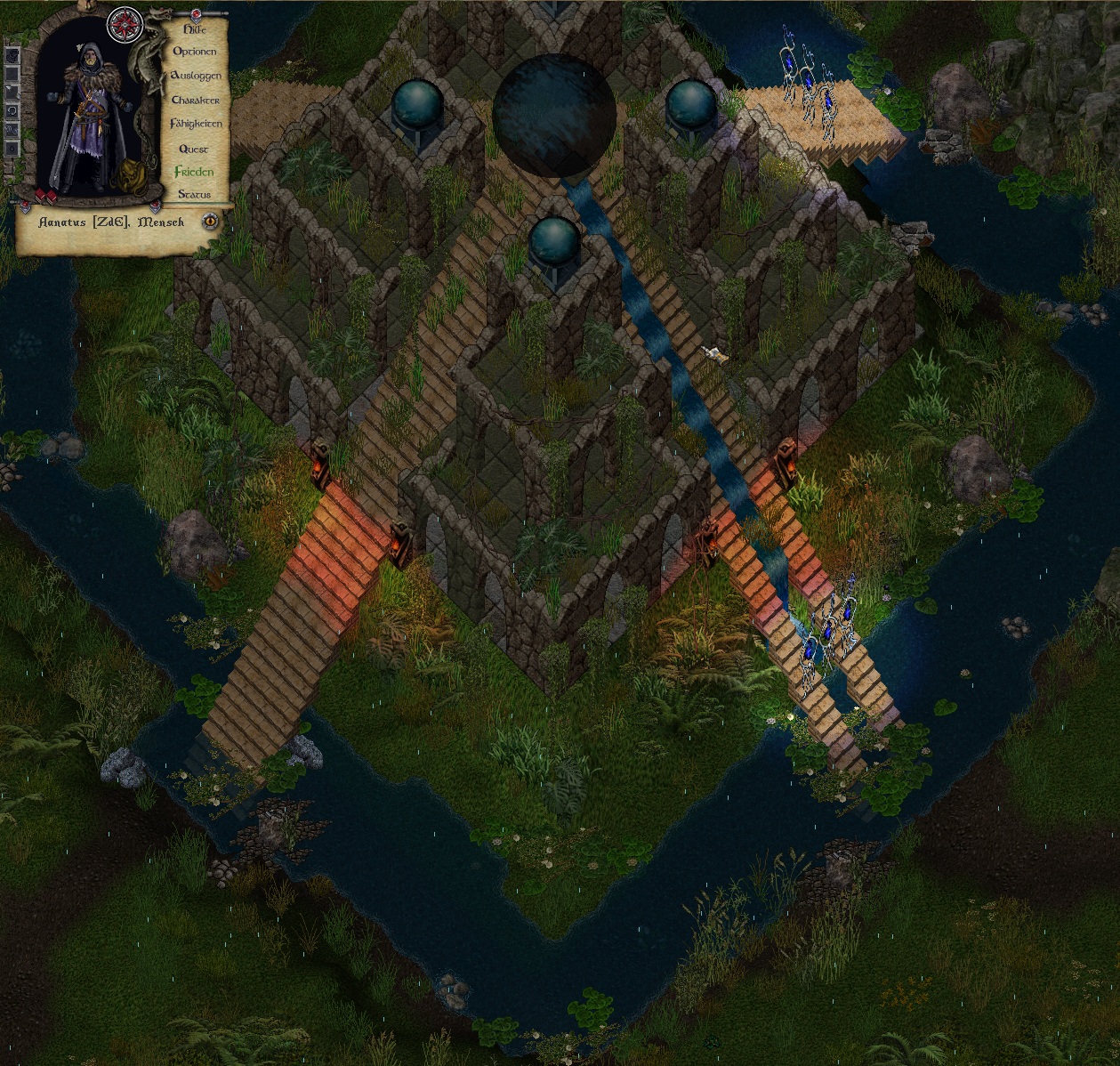1120x1066 pixels.
Task: Show the Charakter sheet
Action: [195, 101]
